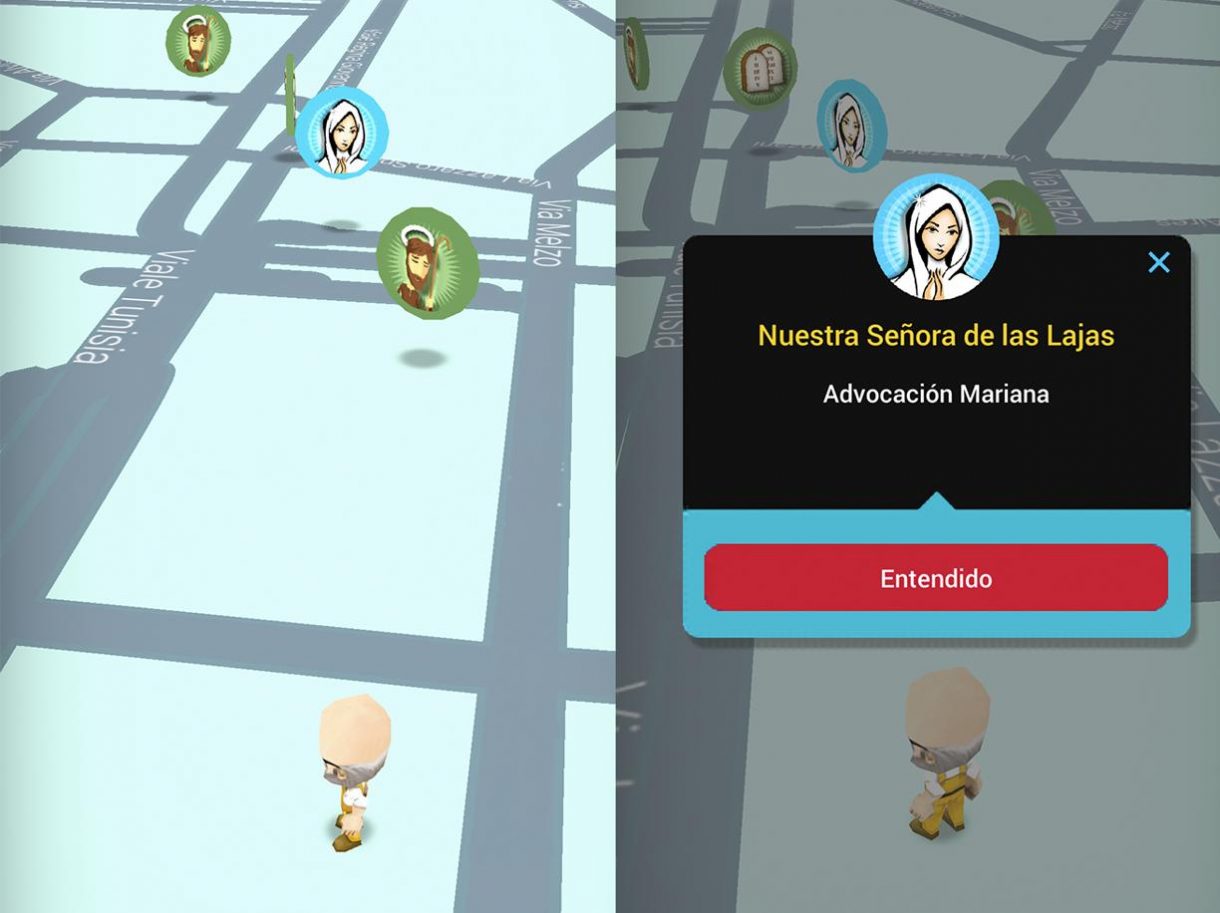Confirm with the red Entendido button

click(936, 578)
